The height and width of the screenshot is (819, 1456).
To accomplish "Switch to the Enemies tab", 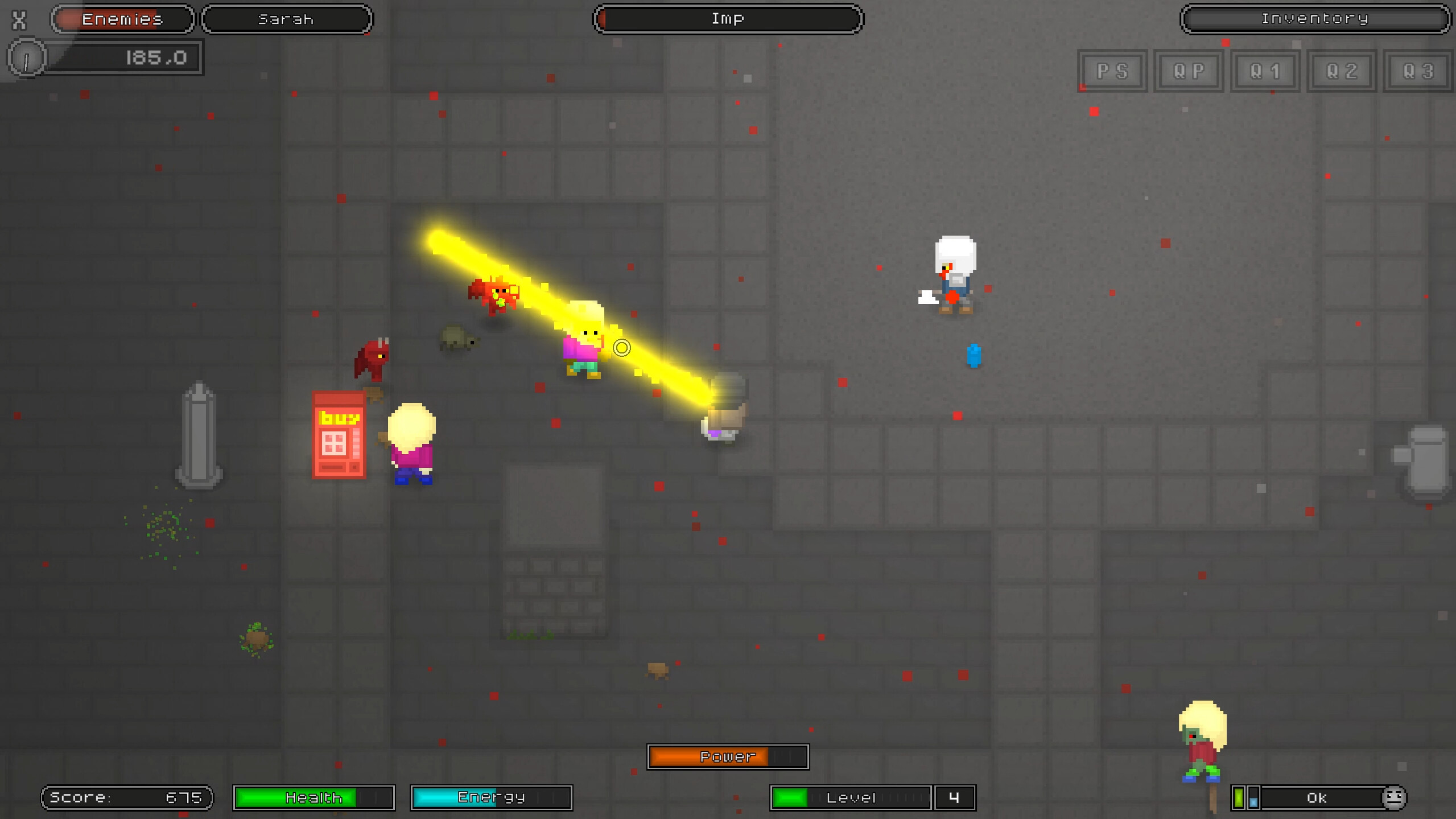I will (122, 19).
